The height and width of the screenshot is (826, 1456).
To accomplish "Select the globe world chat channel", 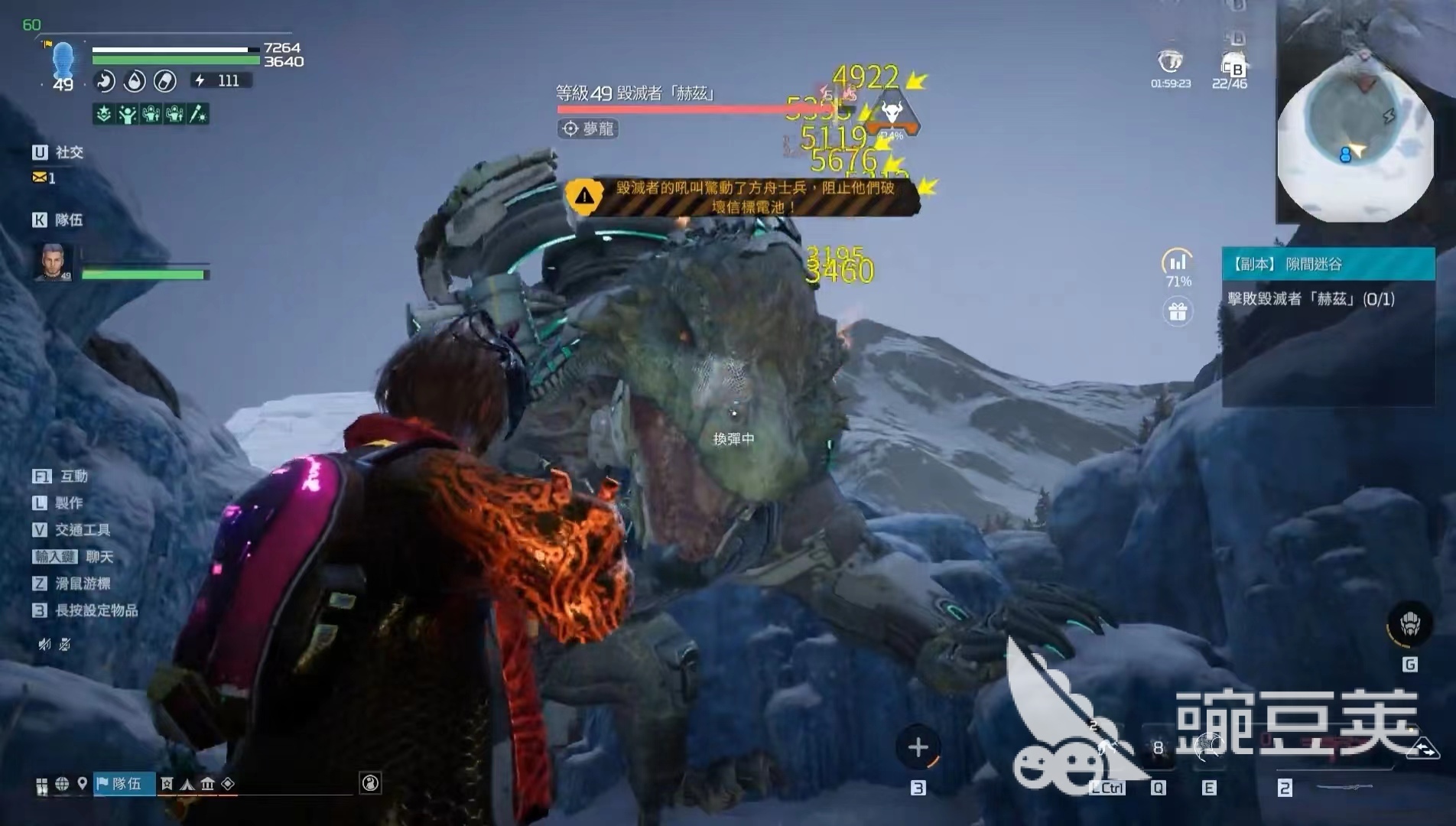I will tap(62, 783).
